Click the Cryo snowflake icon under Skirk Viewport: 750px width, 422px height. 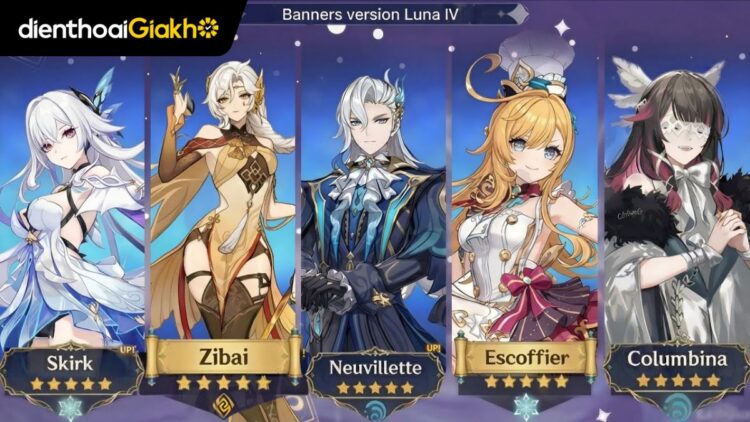72,409
